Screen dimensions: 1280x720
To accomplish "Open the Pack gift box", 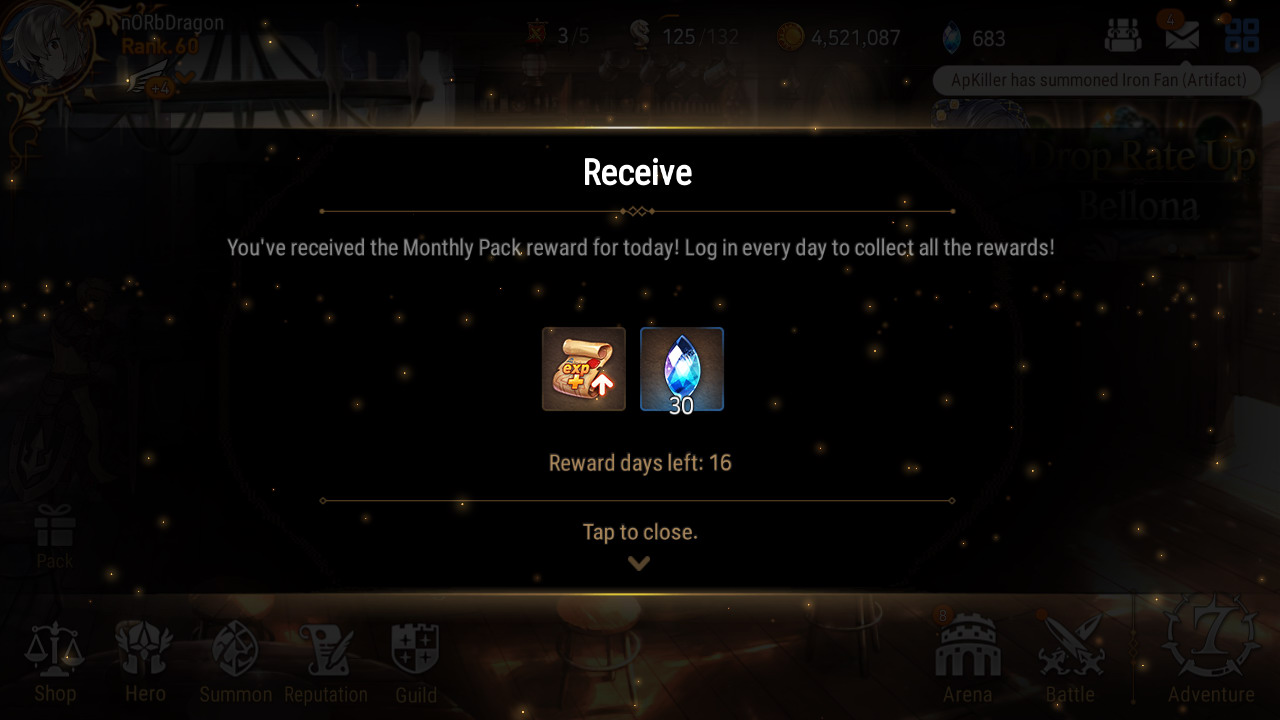I will click(55, 535).
